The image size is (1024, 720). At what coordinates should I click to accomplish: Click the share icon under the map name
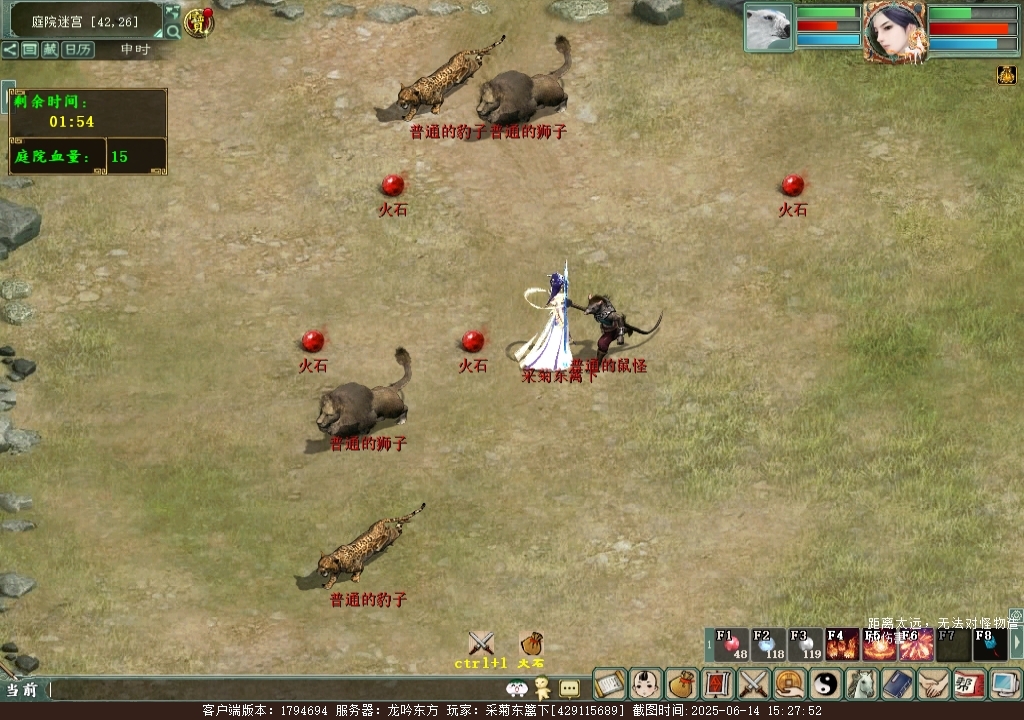tap(9, 49)
